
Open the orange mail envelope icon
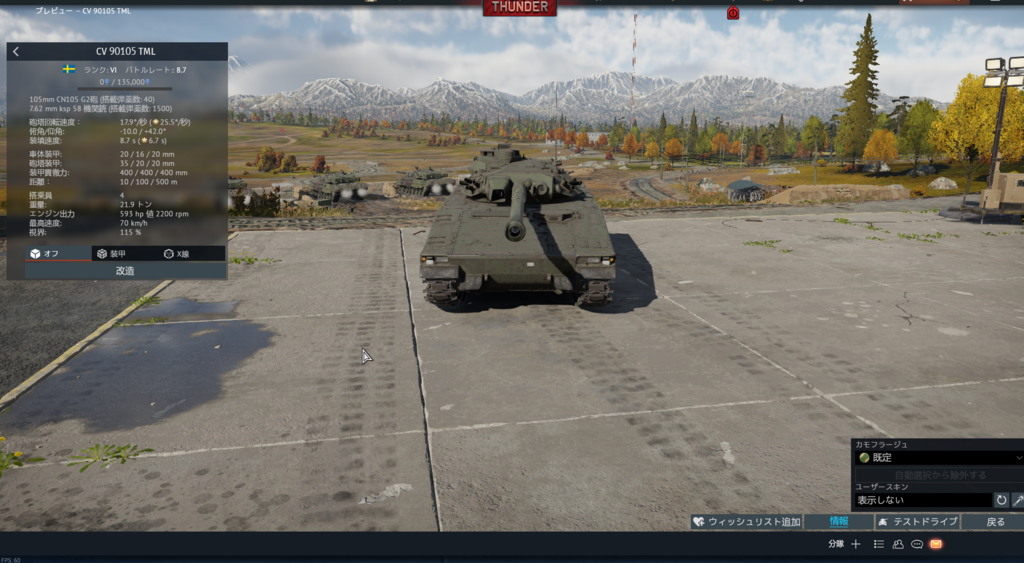(x=936, y=544)
